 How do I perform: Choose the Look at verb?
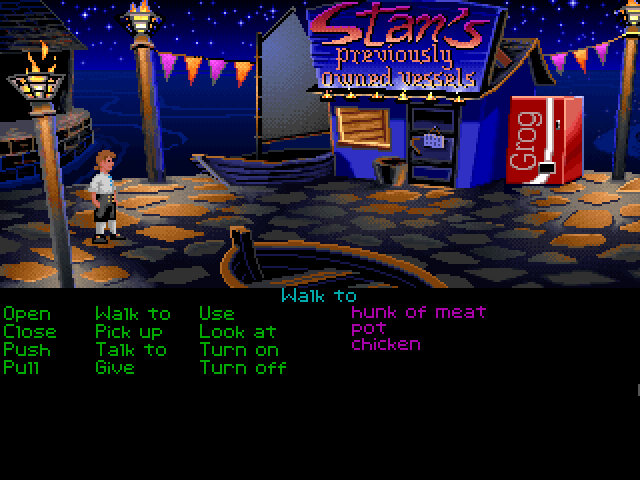pos(235,331)
